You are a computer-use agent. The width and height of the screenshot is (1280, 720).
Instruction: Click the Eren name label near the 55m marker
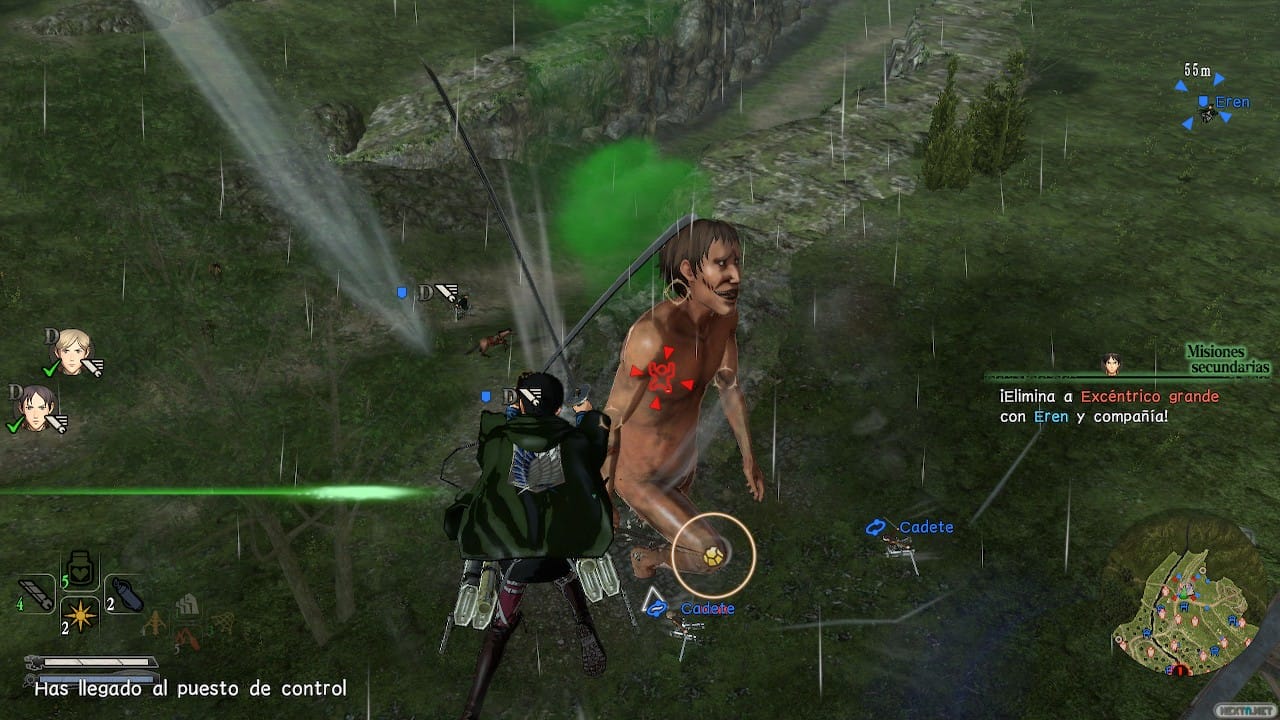pyautogui.click(x=1231, y=101)
